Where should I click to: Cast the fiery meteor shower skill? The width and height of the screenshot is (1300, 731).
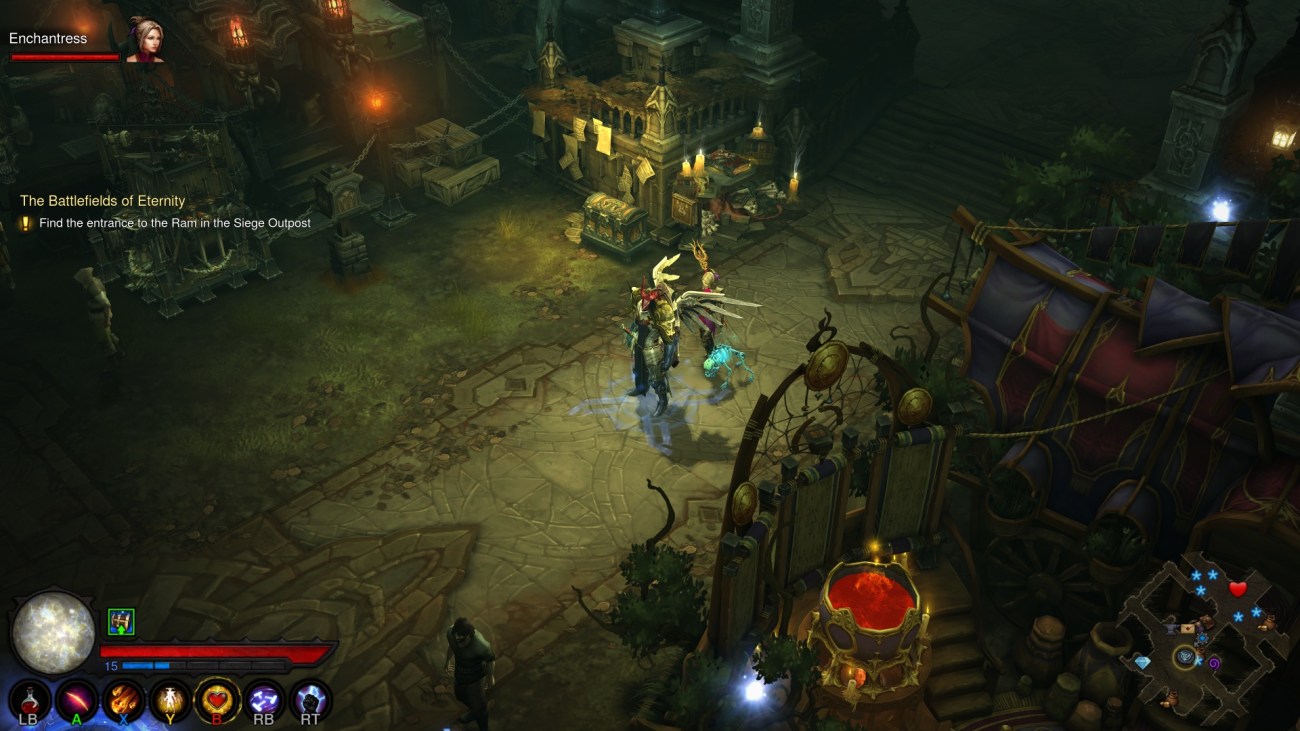(x=123, y=699)
